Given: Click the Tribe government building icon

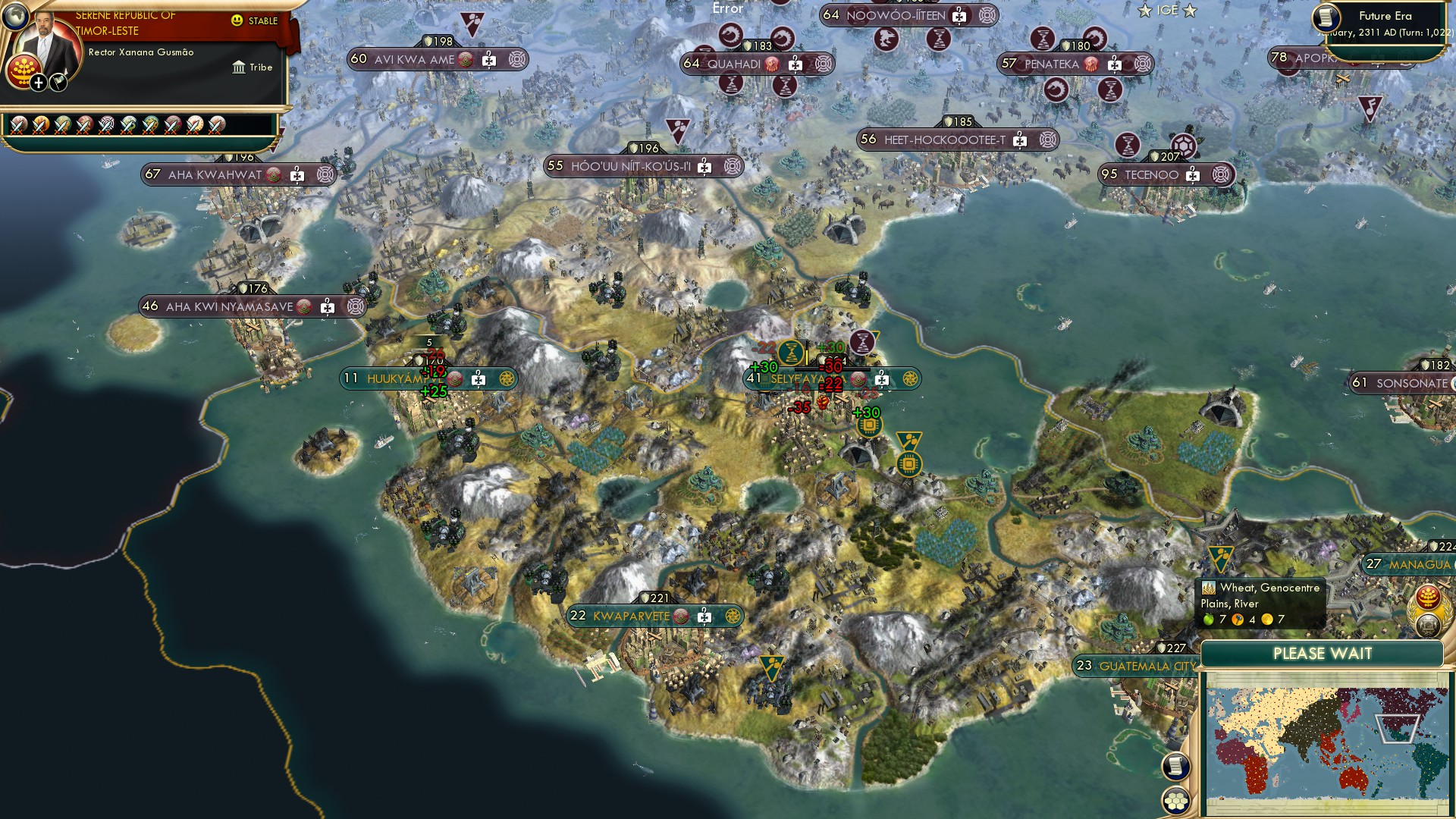Looking at the screenshot, I should (x=237, y=67).
